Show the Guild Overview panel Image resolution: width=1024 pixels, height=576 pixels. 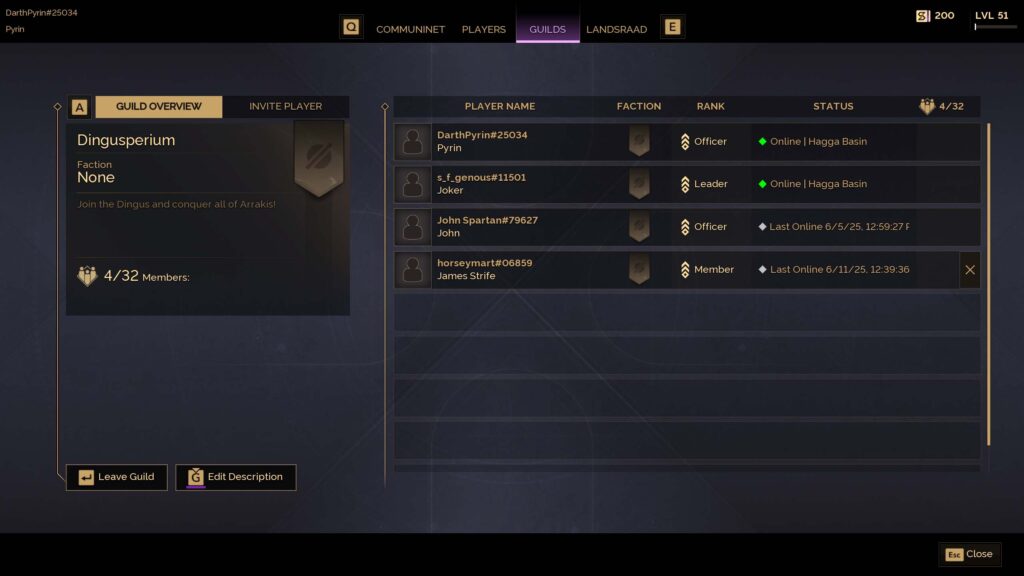point(158,106)
